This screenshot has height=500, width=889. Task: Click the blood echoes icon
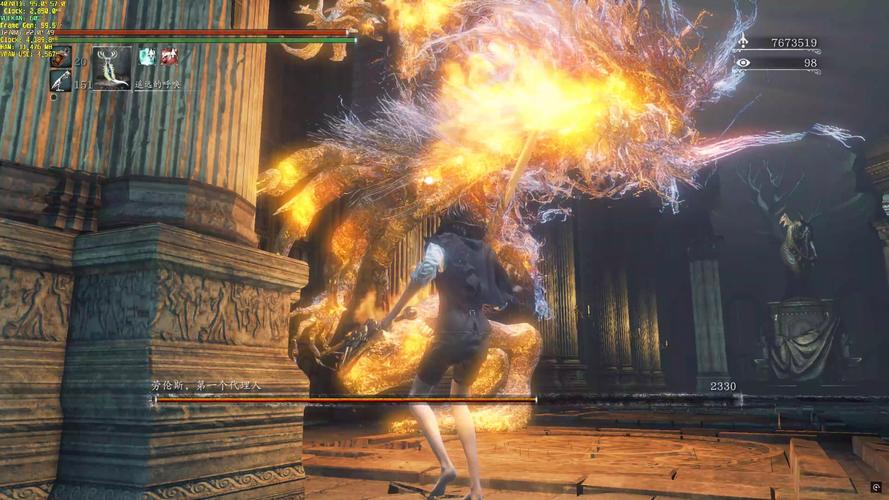point(742,42)
